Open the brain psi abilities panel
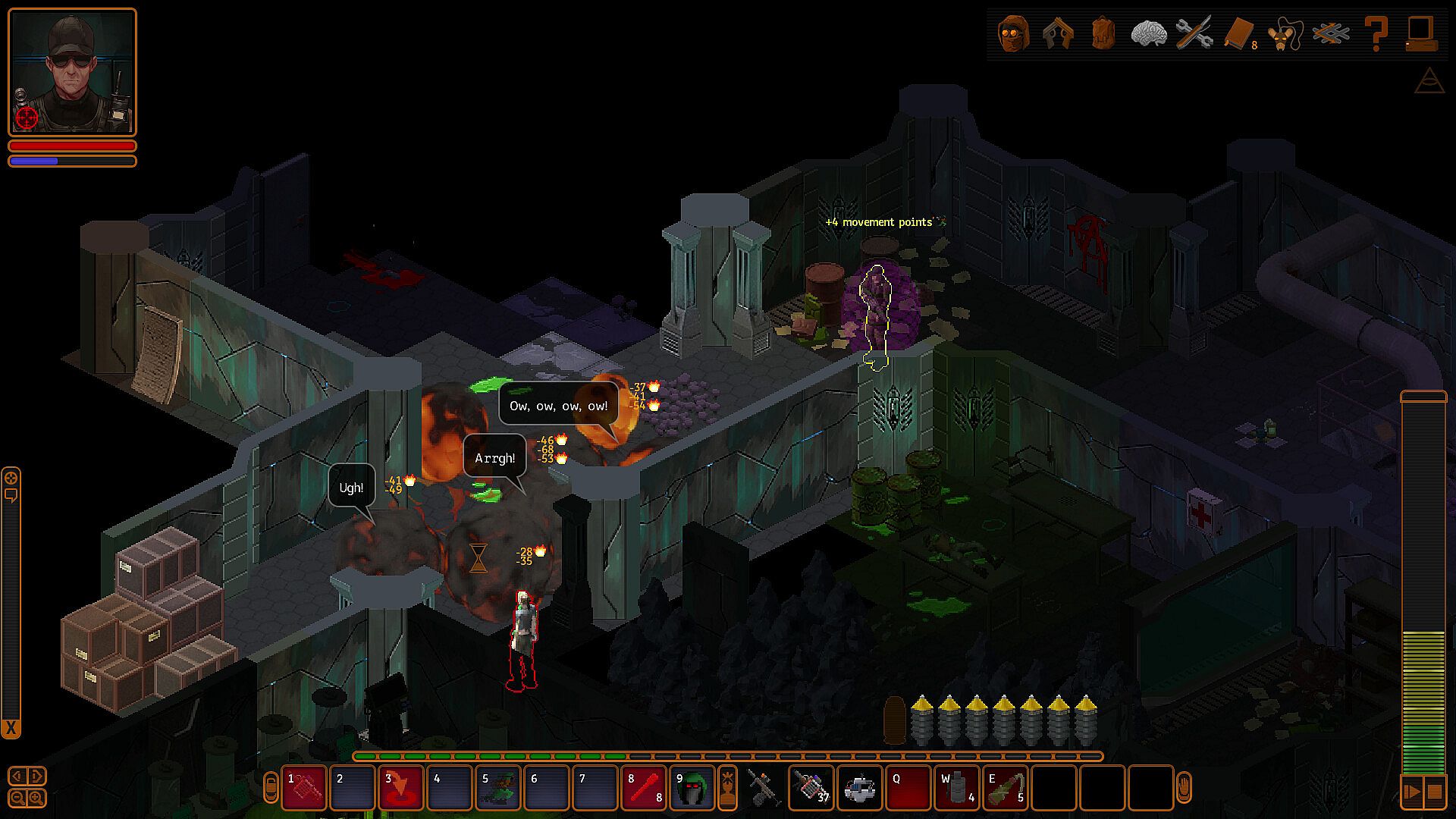This screenshot has width=1456, height=819. pos(1148,33)
